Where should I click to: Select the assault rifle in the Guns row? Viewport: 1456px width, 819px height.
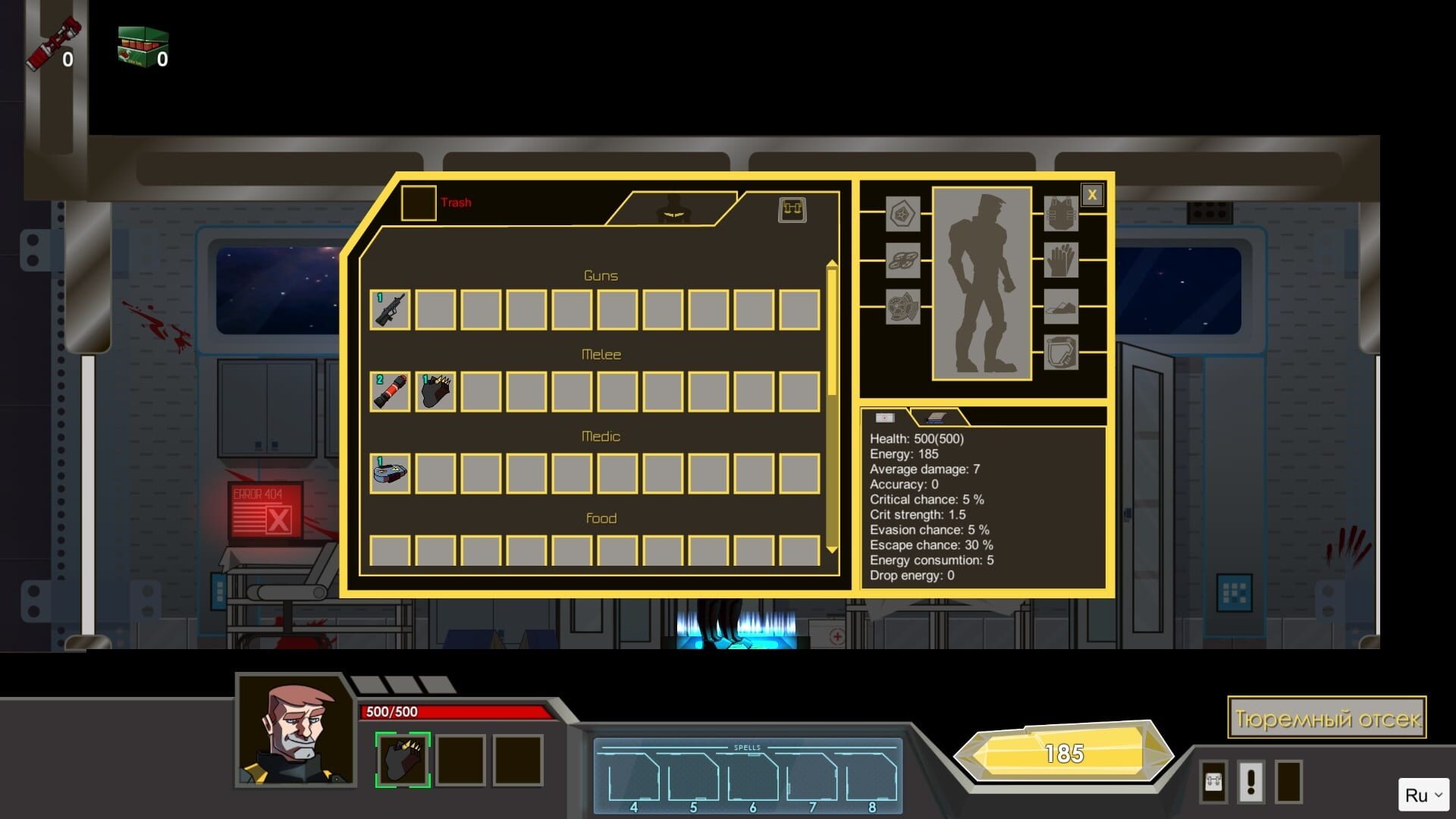[389, 309]
